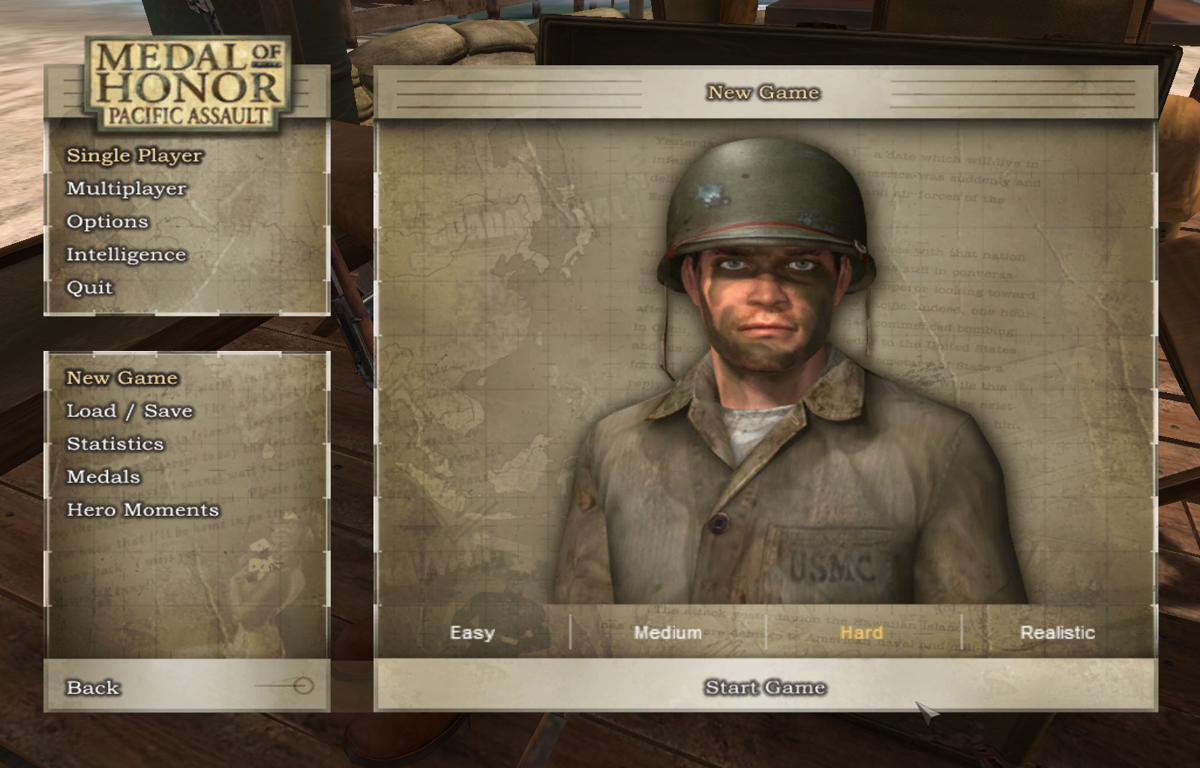The height and width of the screenshot is (768, 1200).
Task: Open the Options menu
Action: 107,222
